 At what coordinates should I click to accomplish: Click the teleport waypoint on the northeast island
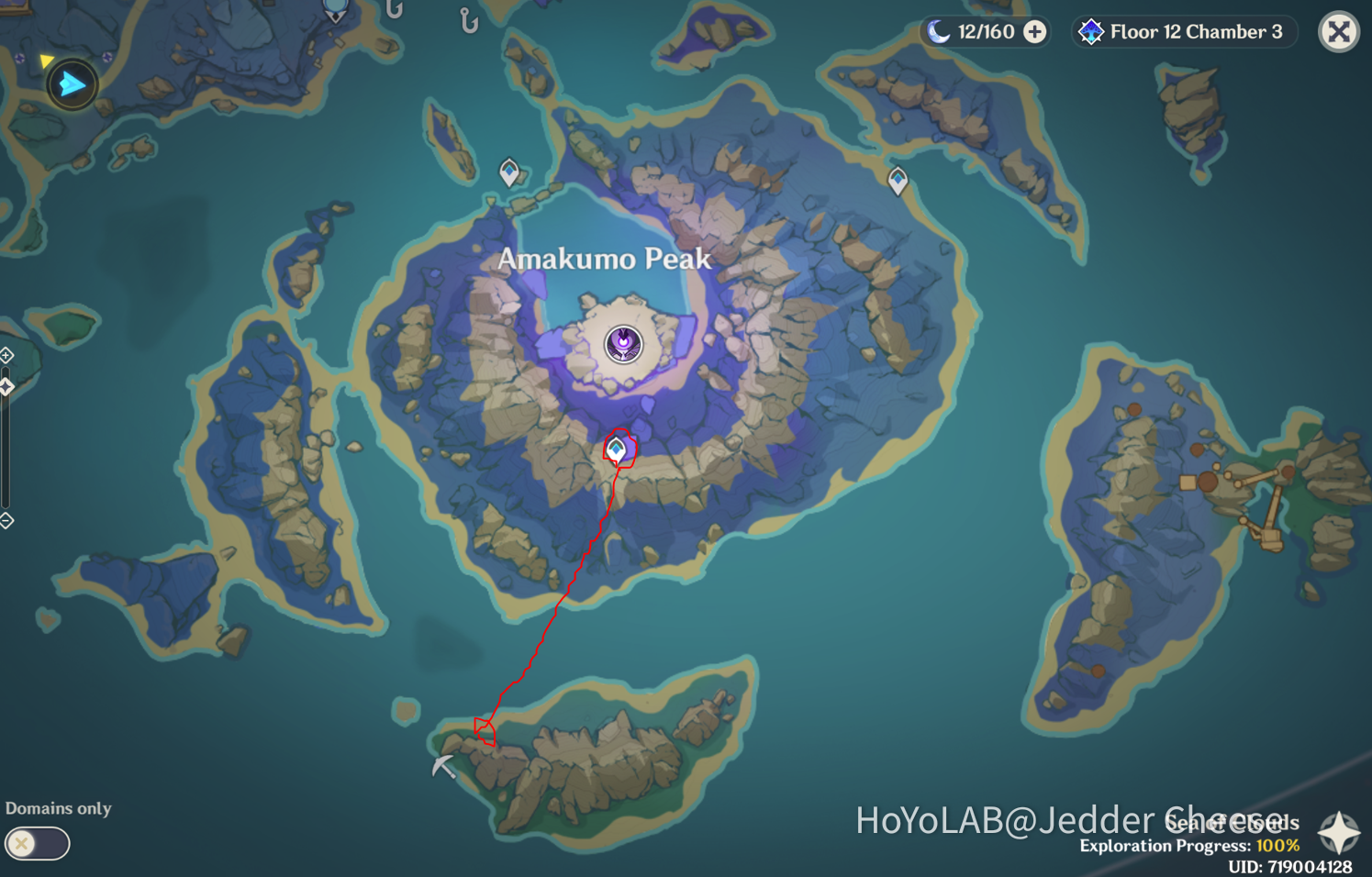click(x=897, y=182)
